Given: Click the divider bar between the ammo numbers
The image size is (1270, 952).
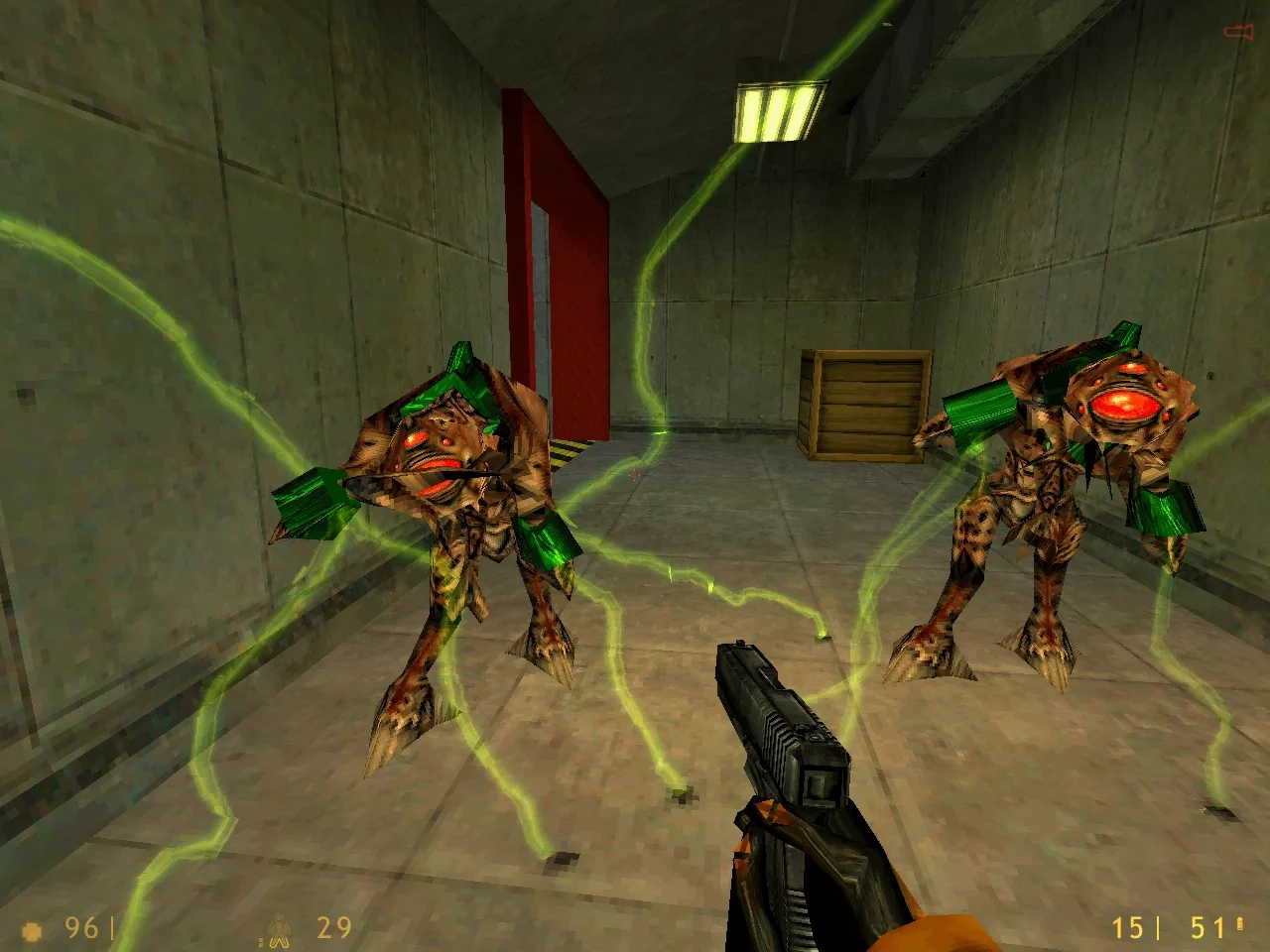Looking at the screenshot, I should click(x=1158, y=927).
